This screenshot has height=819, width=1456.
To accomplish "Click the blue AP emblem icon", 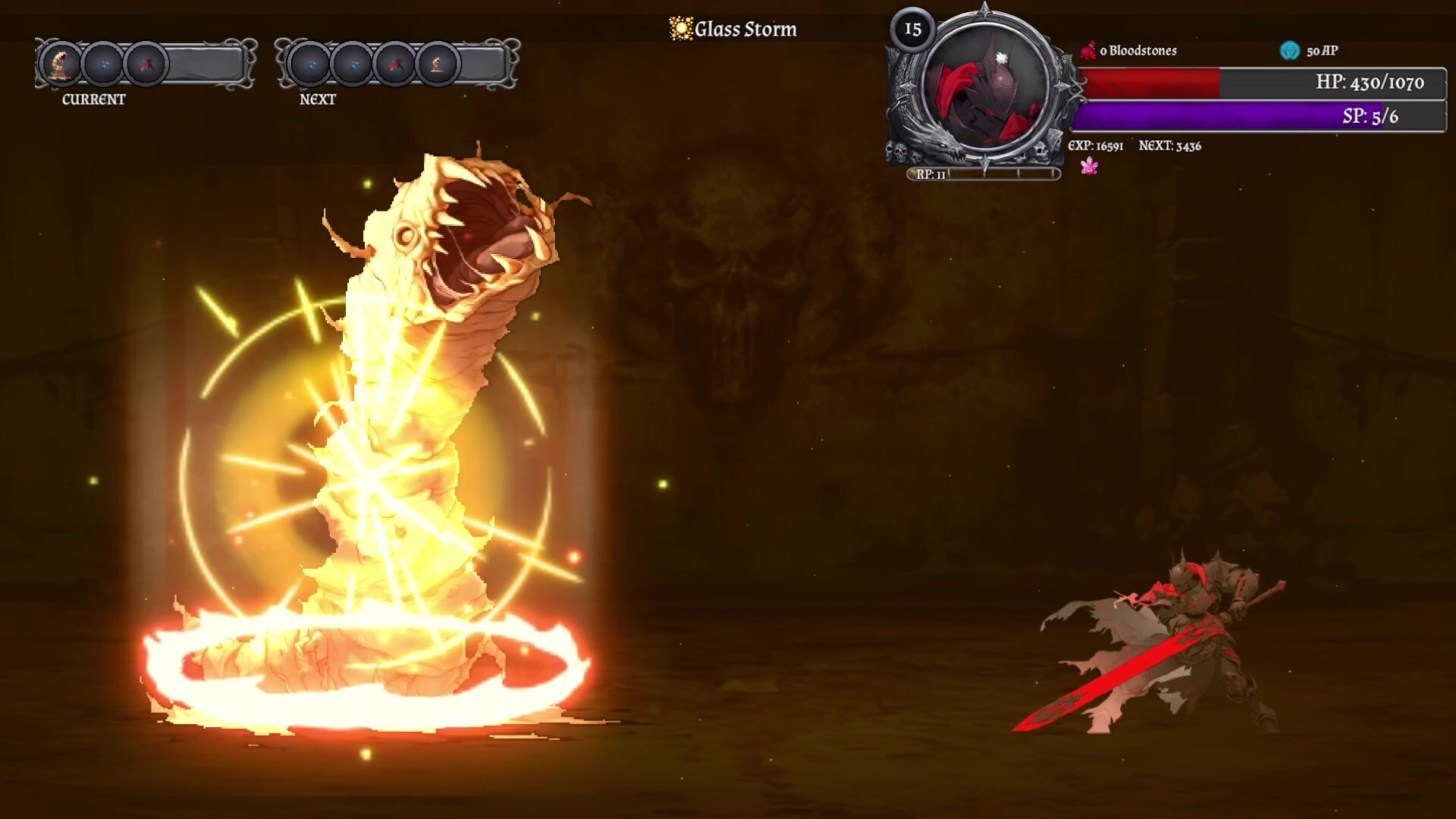I will click(1289, 51).
